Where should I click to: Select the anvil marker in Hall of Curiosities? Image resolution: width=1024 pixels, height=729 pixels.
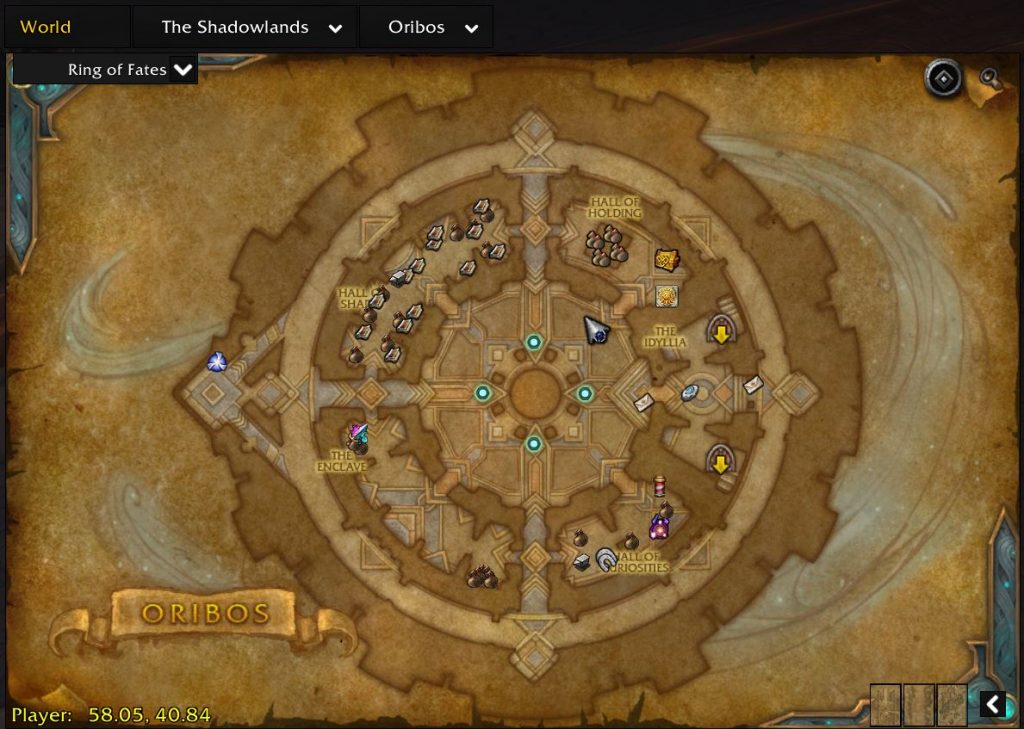pos(582,562)
